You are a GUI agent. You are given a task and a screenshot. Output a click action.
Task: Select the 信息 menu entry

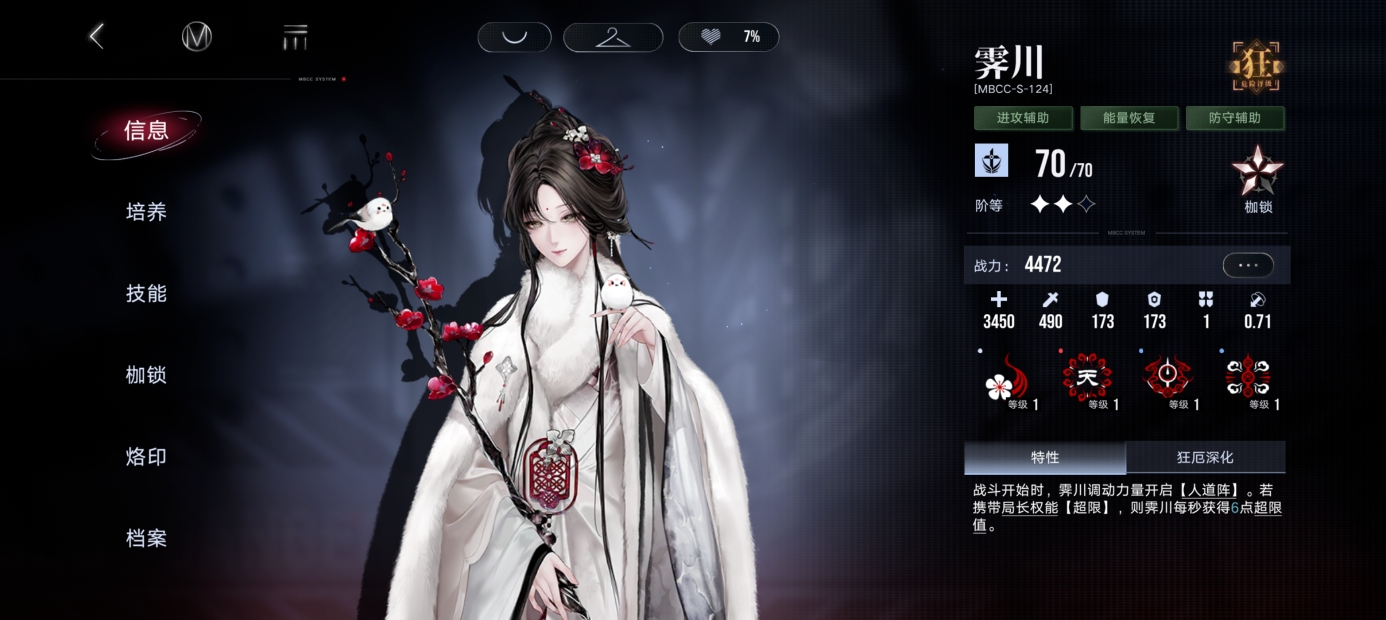[x=146, y=131]
